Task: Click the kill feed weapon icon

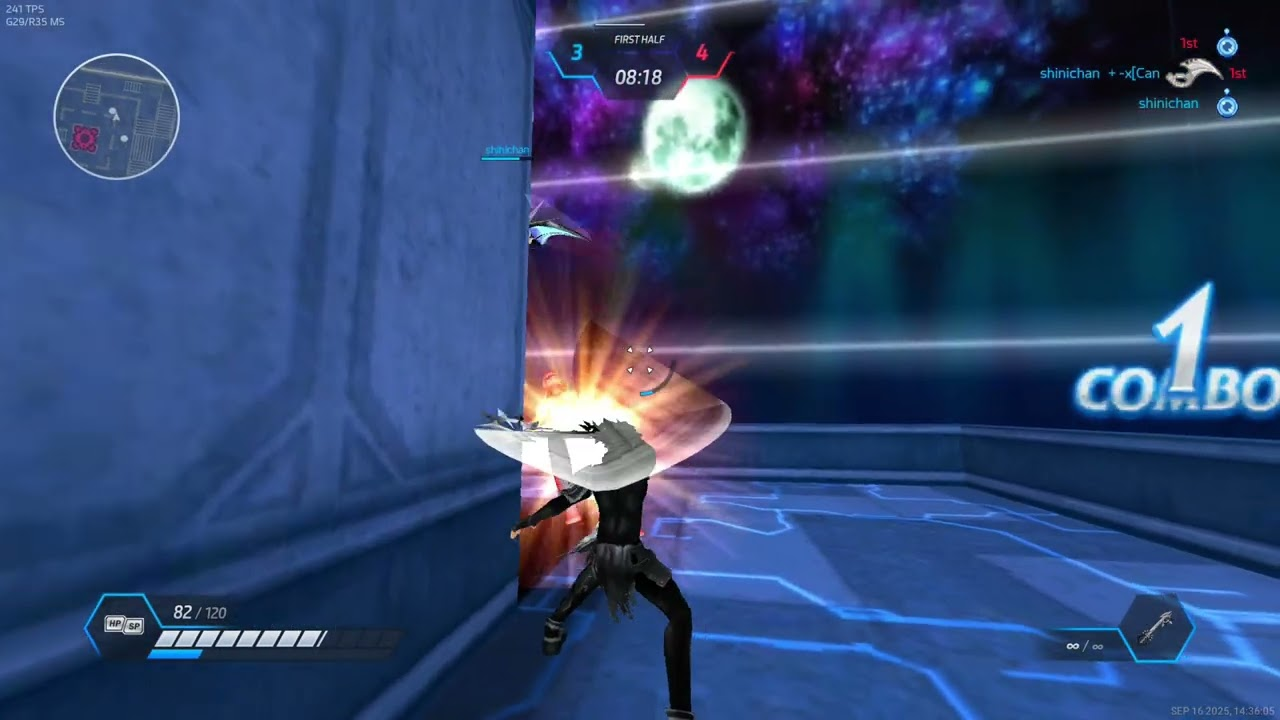Action: click(x=1194, y=73)
